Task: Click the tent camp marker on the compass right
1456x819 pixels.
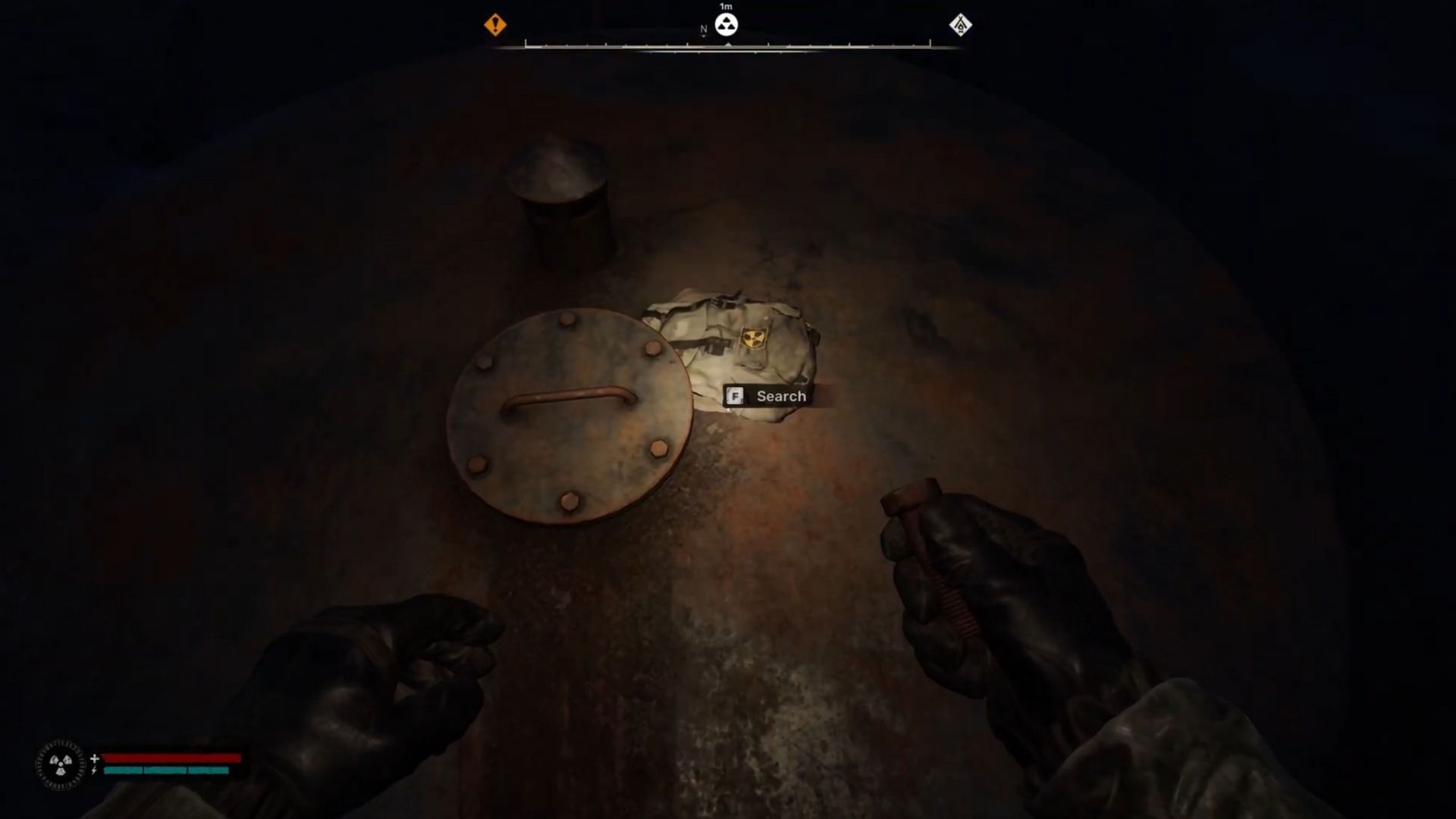Action: (x=962, y=25)
